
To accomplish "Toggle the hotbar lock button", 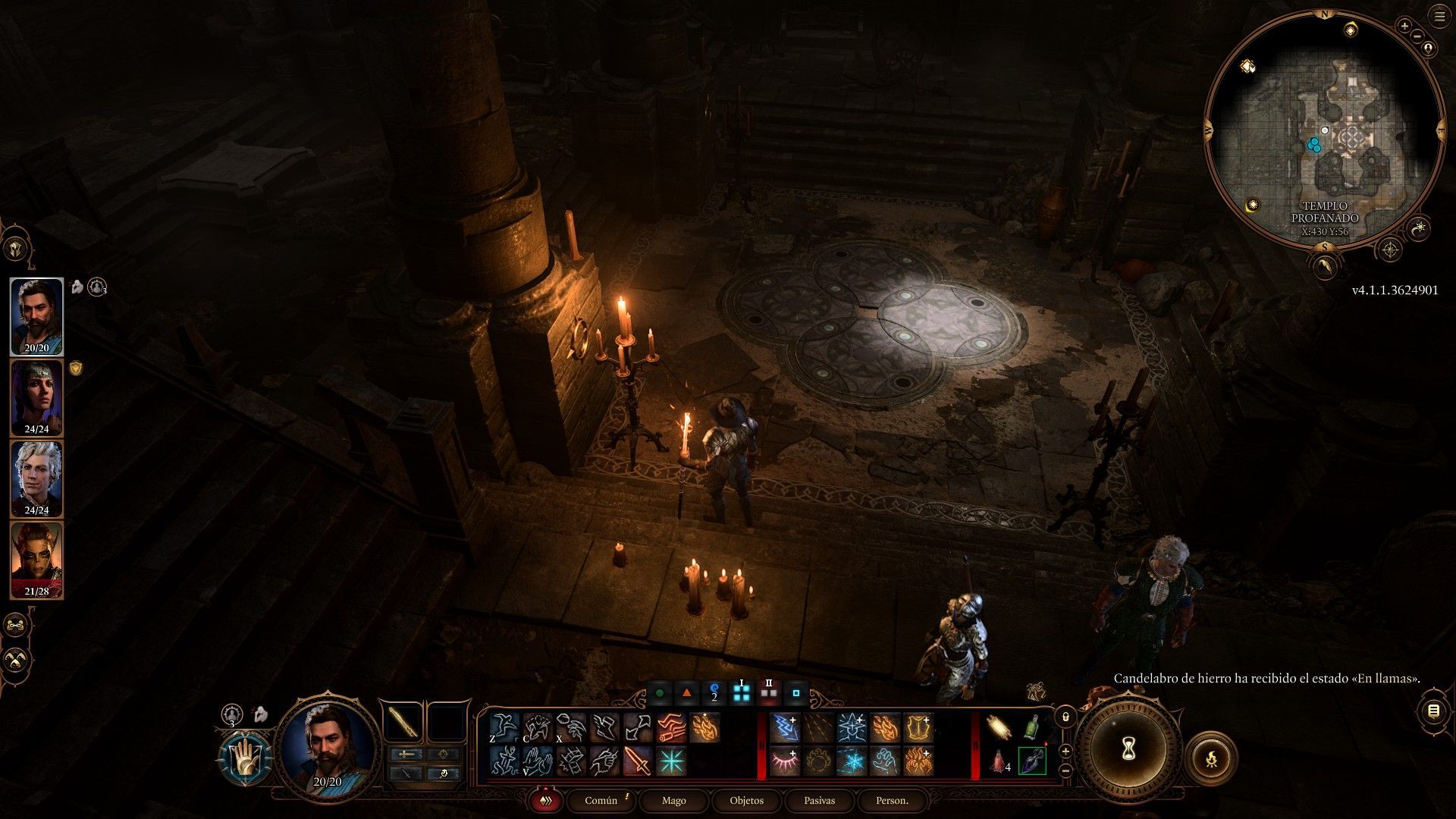I will coord(1065,716).
